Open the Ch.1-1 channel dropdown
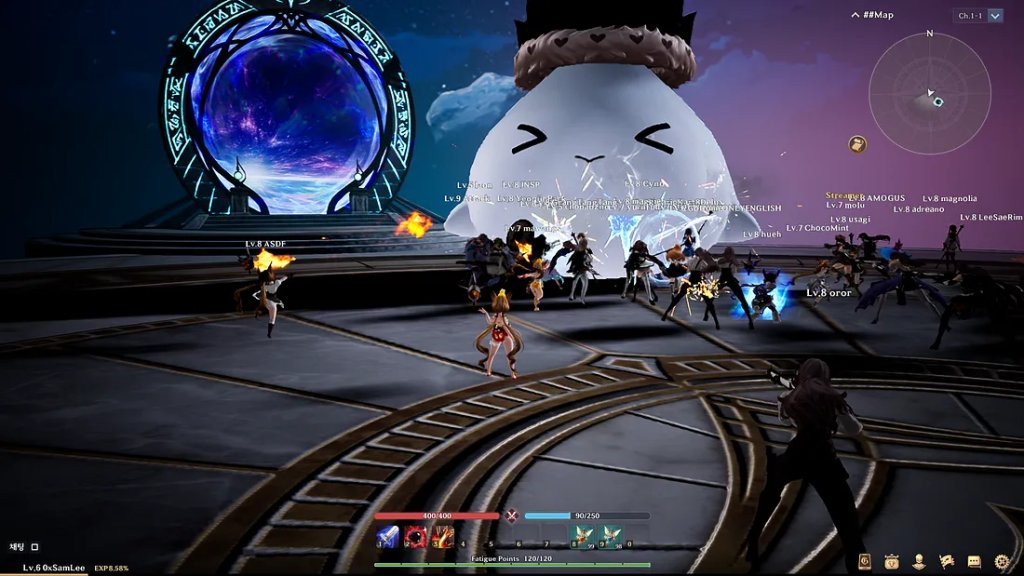The width and height of the screenshot is (1024, 576). click(x=995, y=16)
